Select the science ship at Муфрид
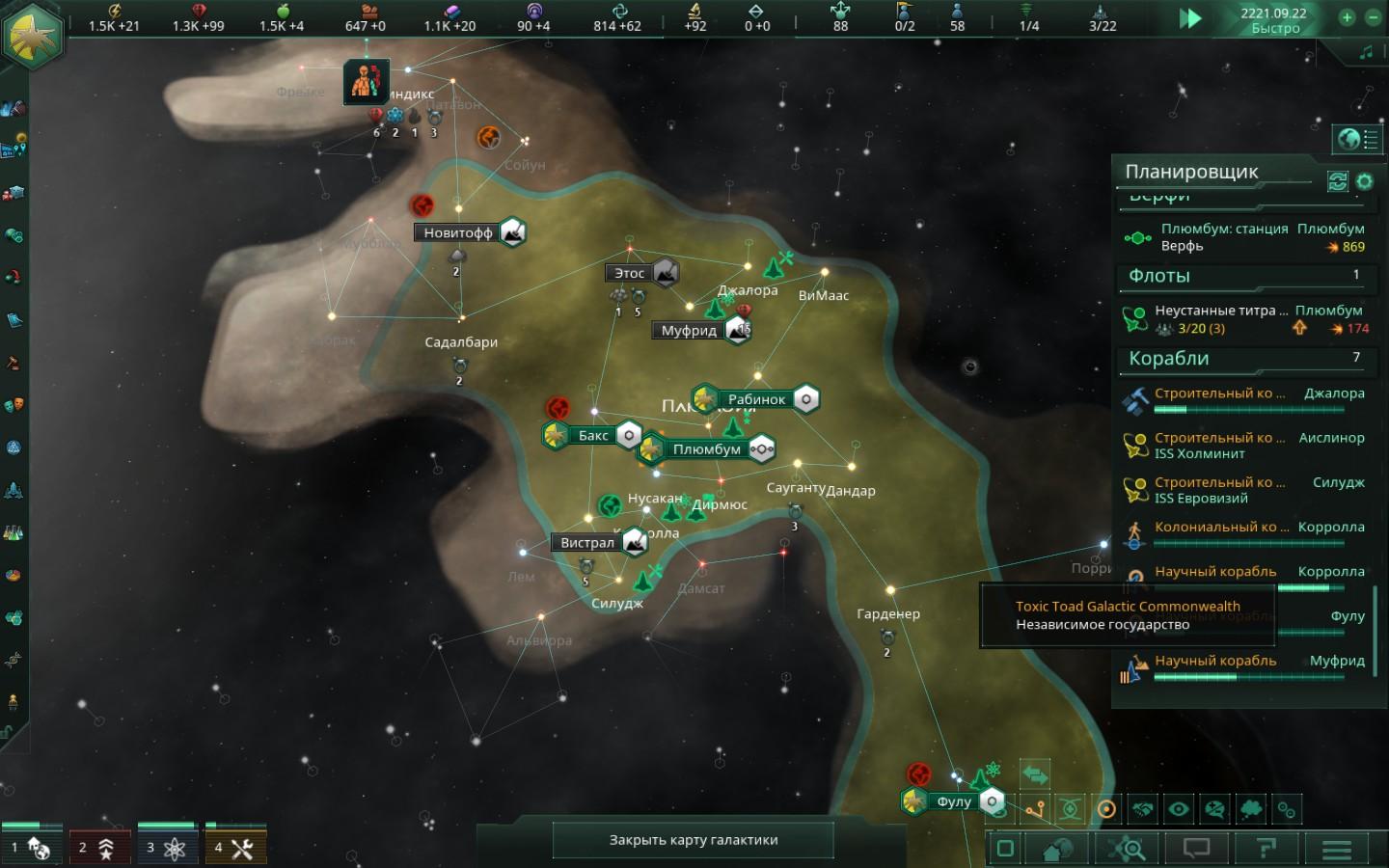 point(1244,663)
